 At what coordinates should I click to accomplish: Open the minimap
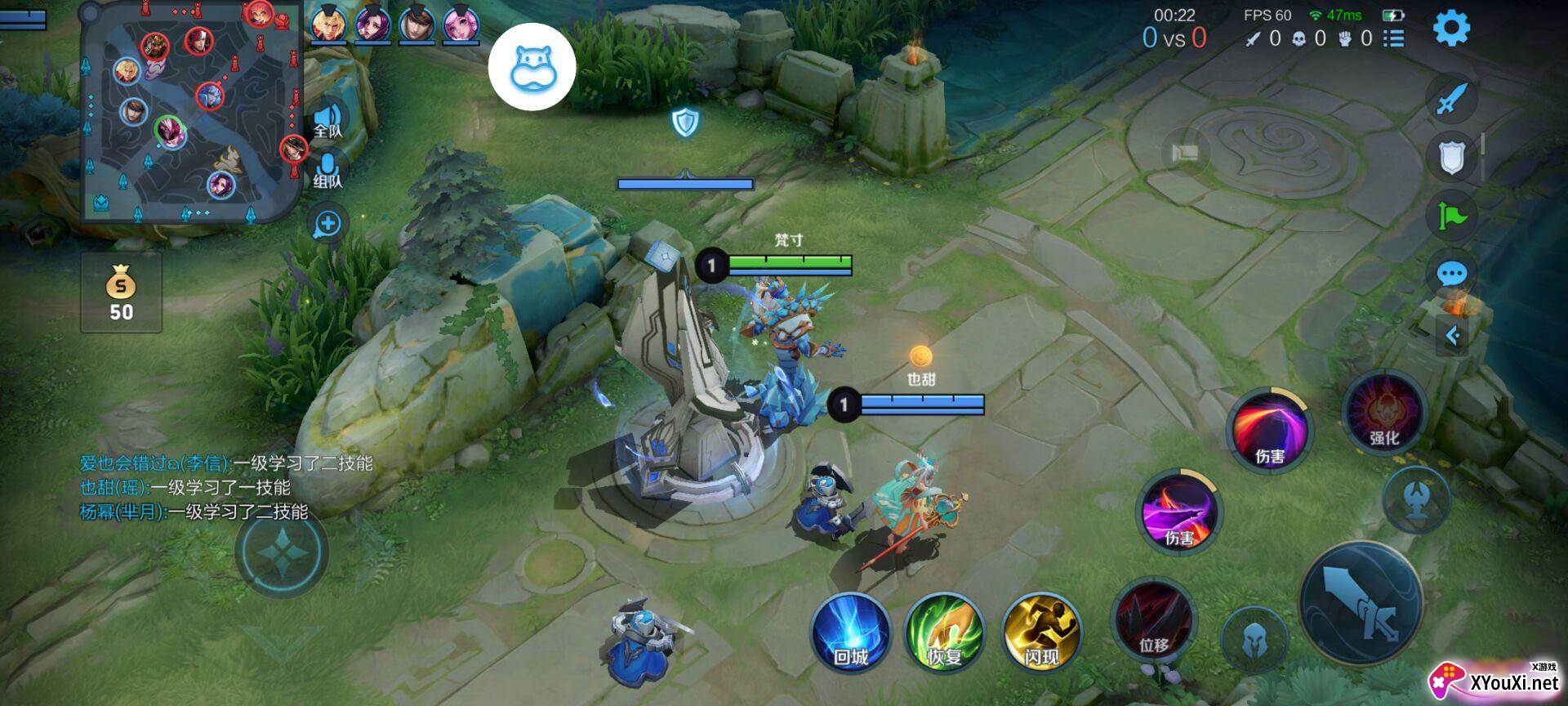(192, 113)
